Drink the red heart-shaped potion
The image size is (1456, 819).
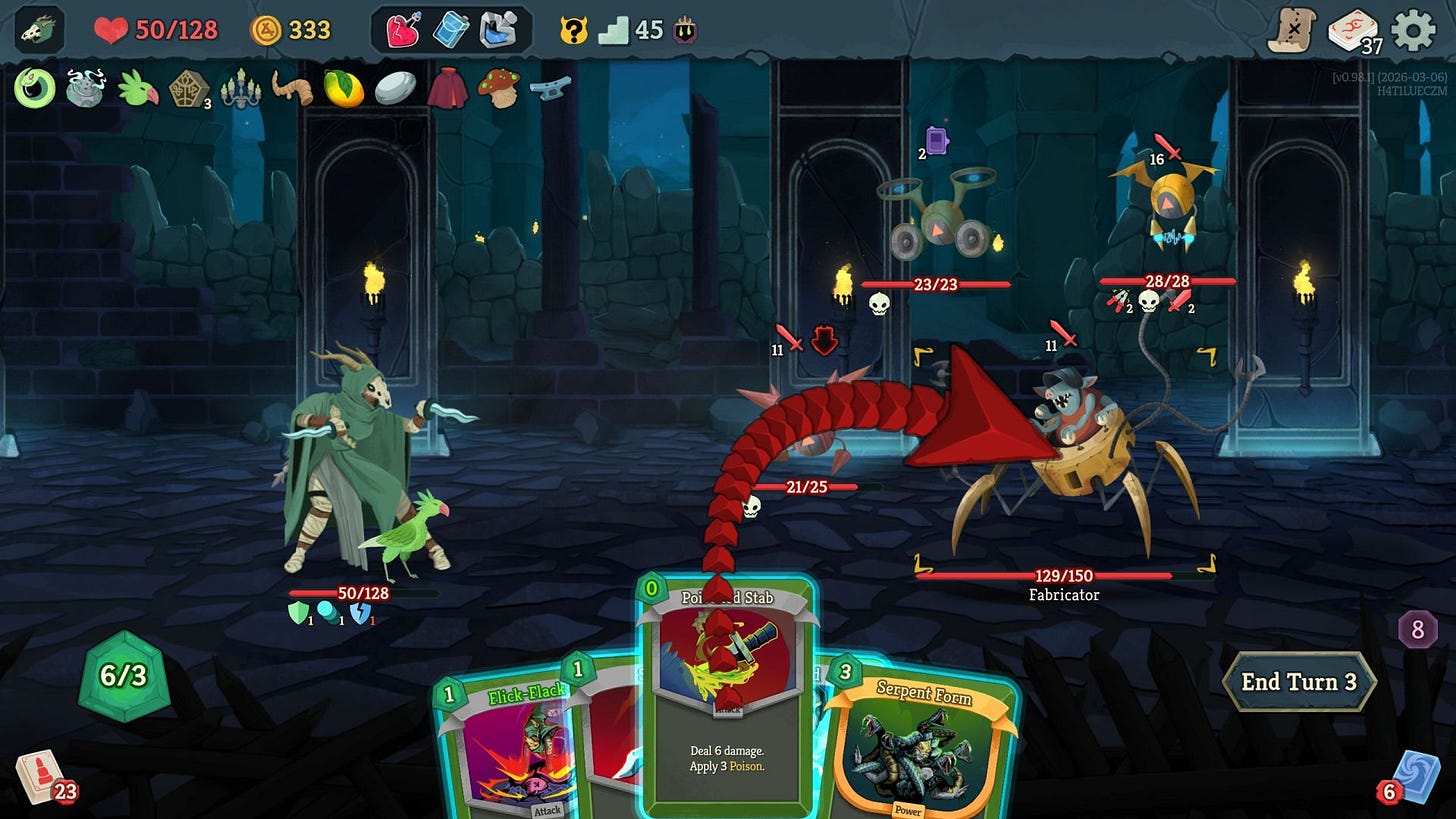(x=400, y=30)
